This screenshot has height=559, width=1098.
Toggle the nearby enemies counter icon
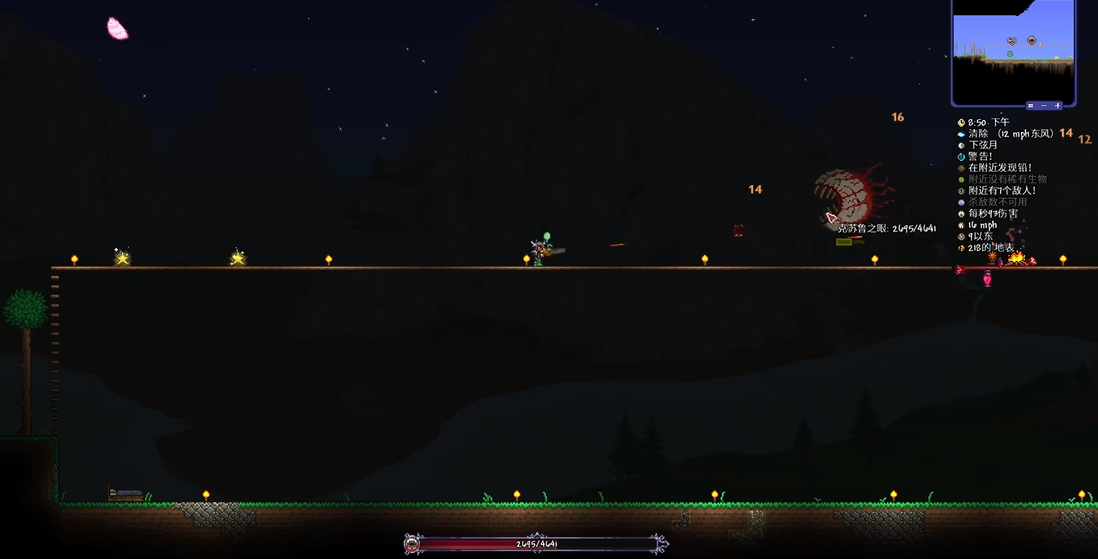tap(962, 191)
